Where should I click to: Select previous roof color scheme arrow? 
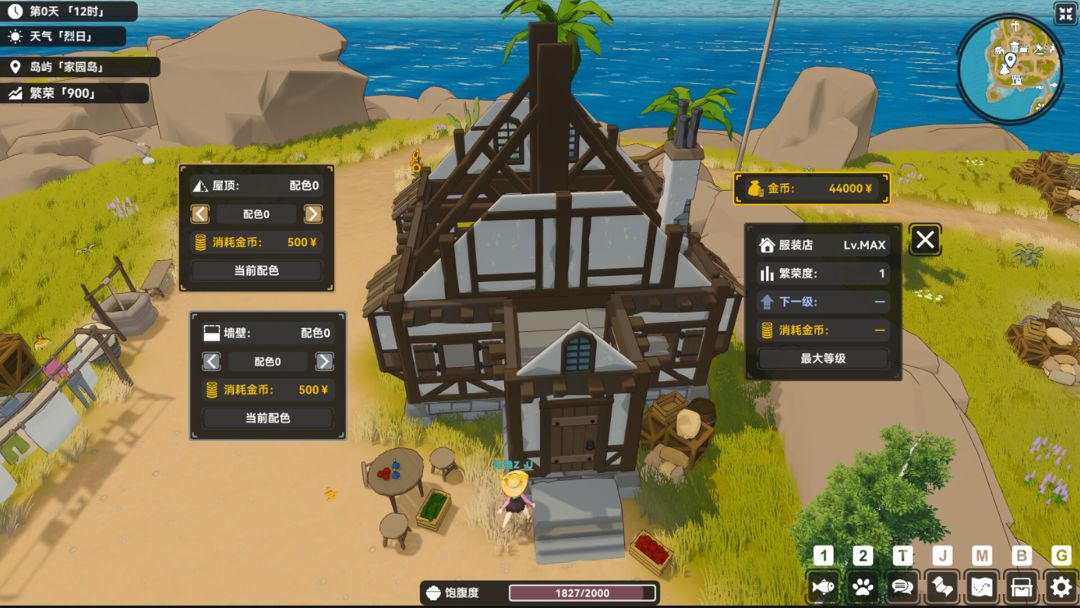[201, 214]
